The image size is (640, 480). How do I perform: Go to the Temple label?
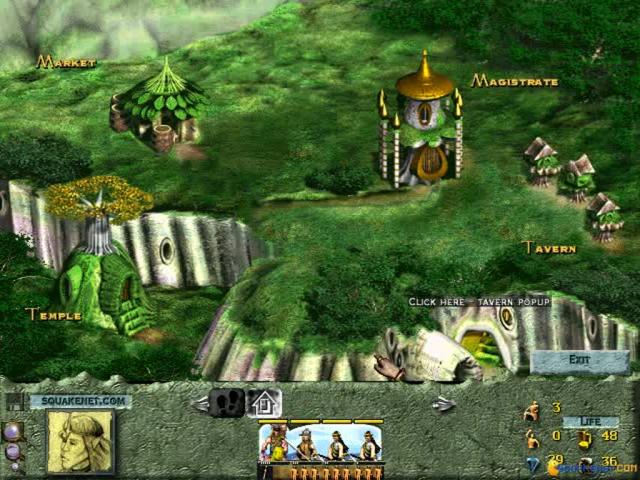pos(53,314)
